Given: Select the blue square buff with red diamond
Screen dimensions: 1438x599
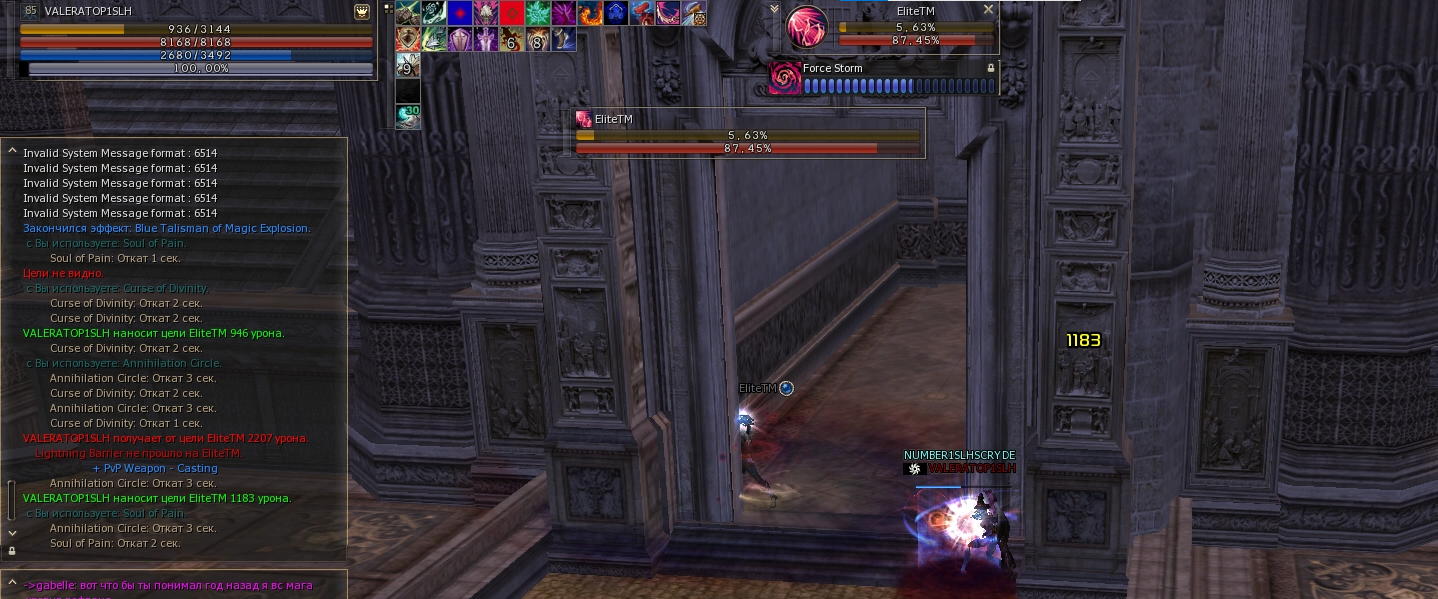Looking at the screenshot, I should click(x=460, y=13).
